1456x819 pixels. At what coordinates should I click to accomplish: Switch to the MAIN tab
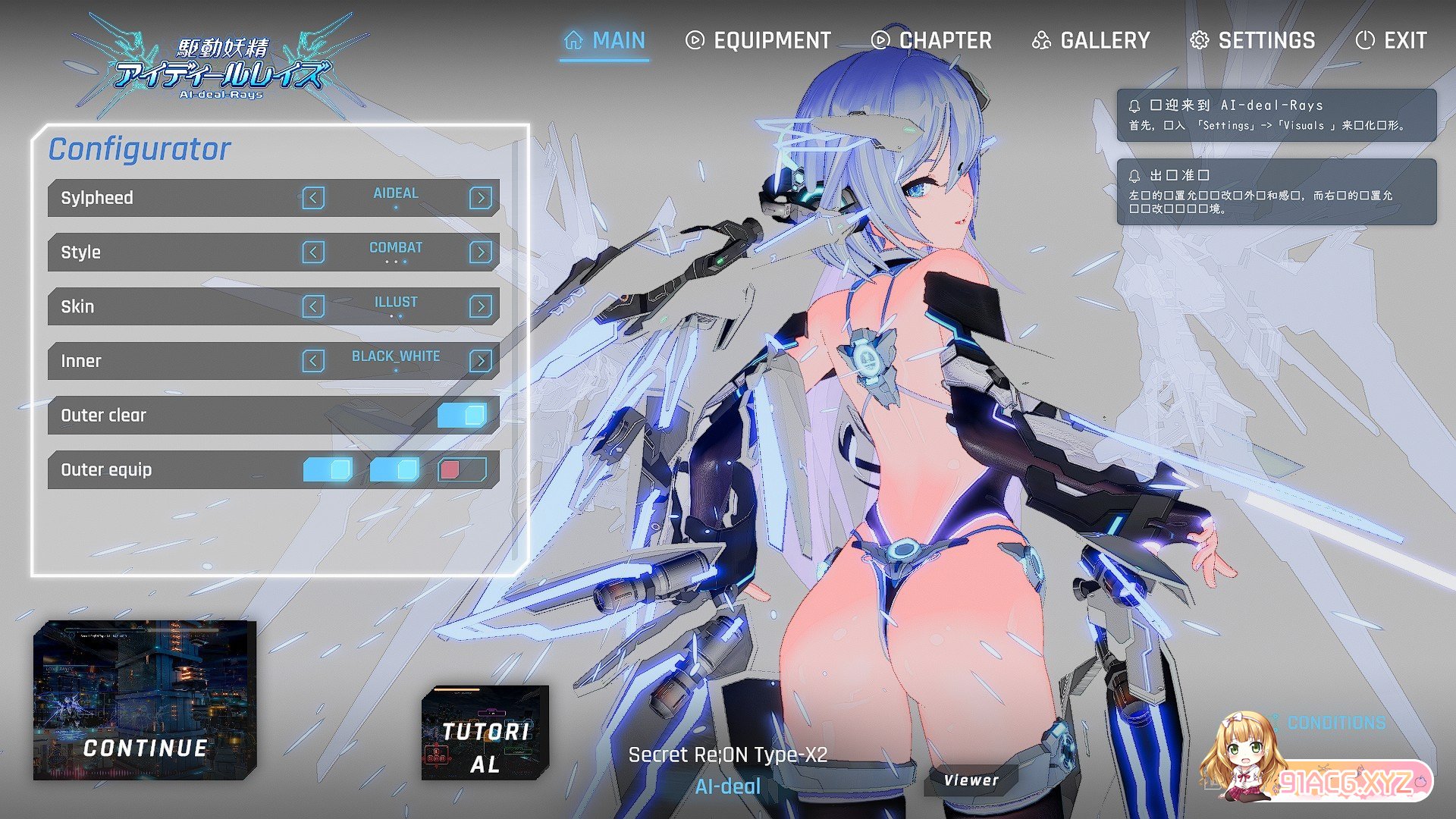tap(605, 40)
